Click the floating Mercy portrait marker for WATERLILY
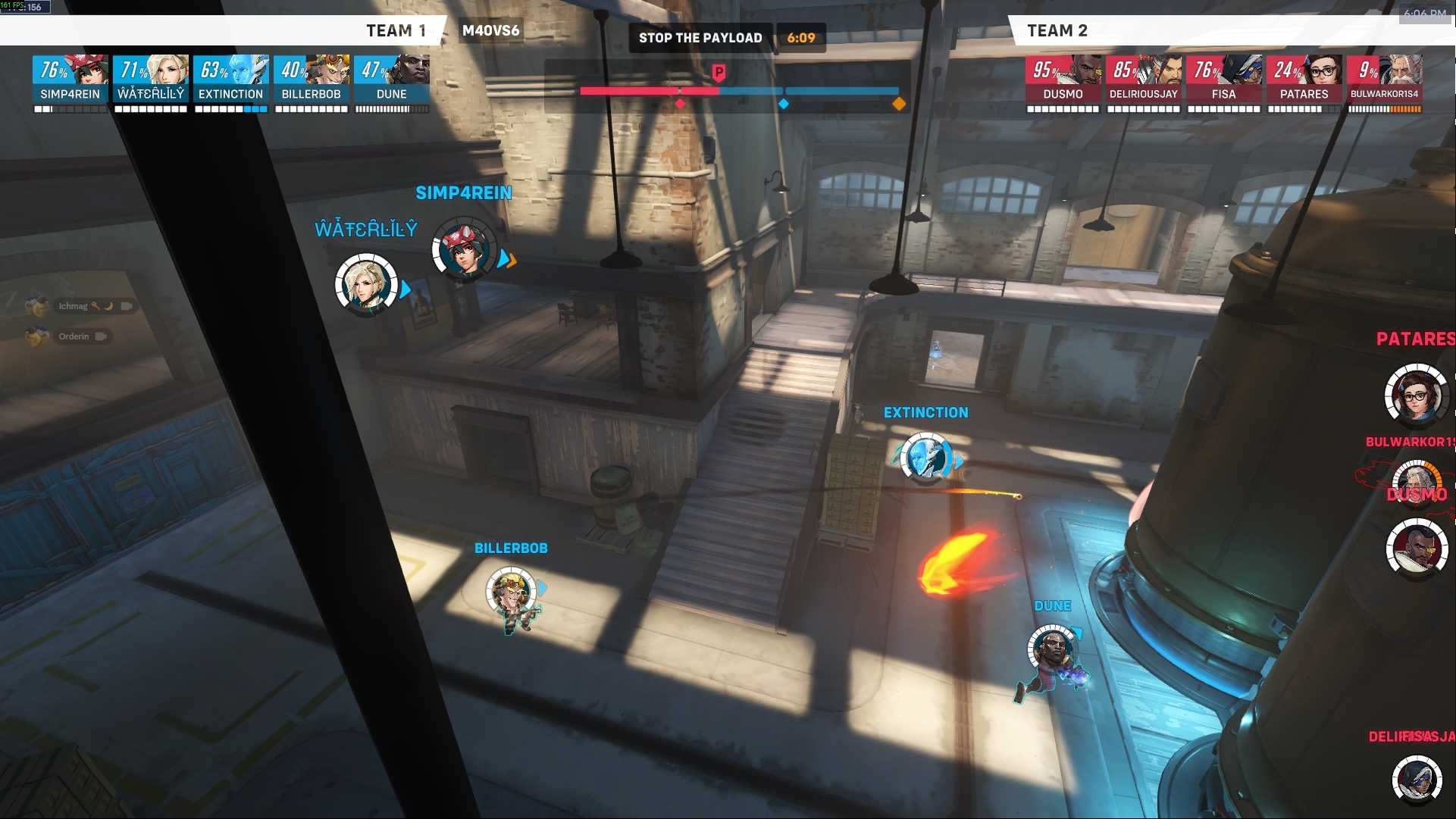Viewport: 1456px width, 819px height. (x=367, y=285)
